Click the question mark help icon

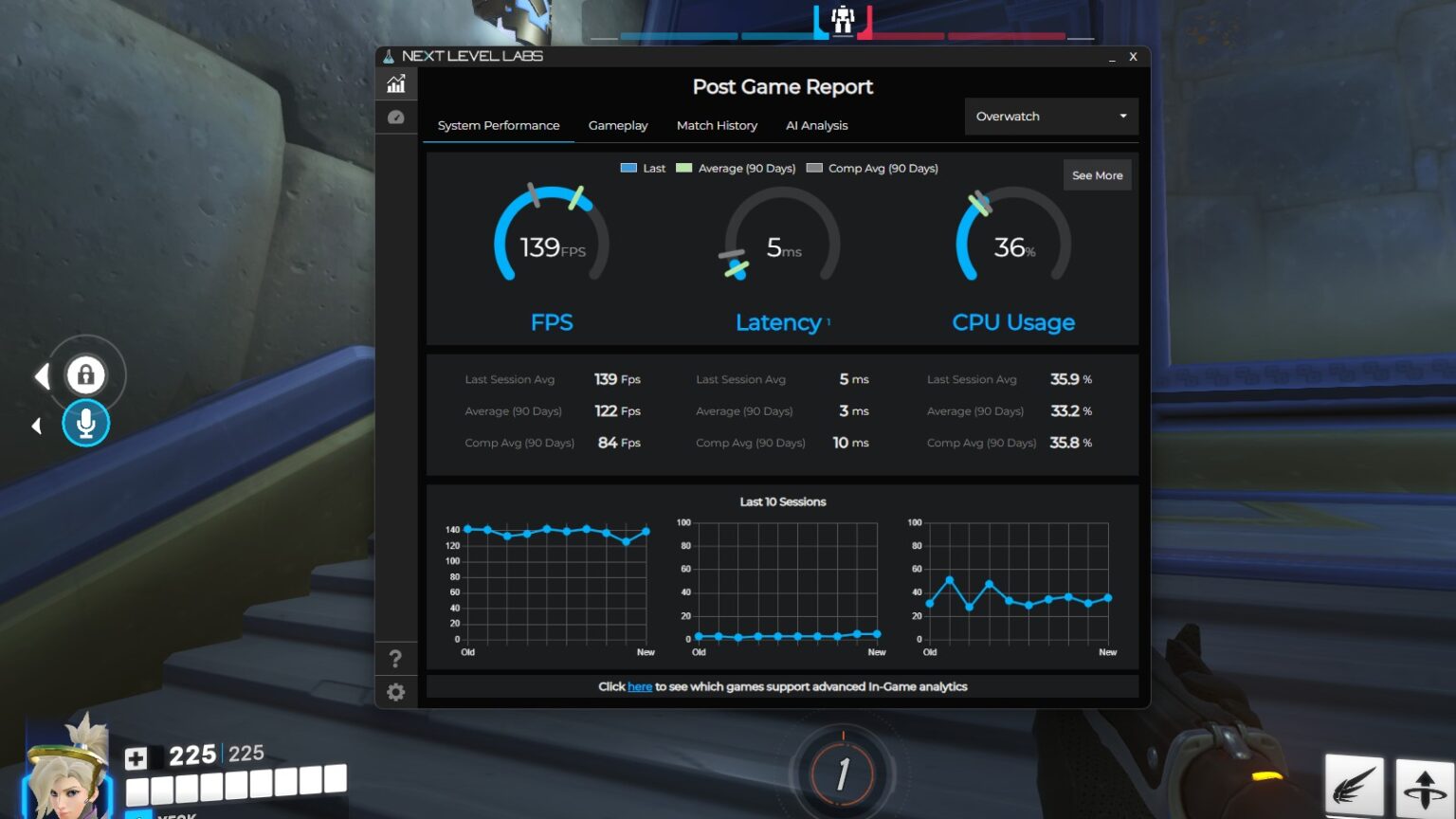pos(396,659)
